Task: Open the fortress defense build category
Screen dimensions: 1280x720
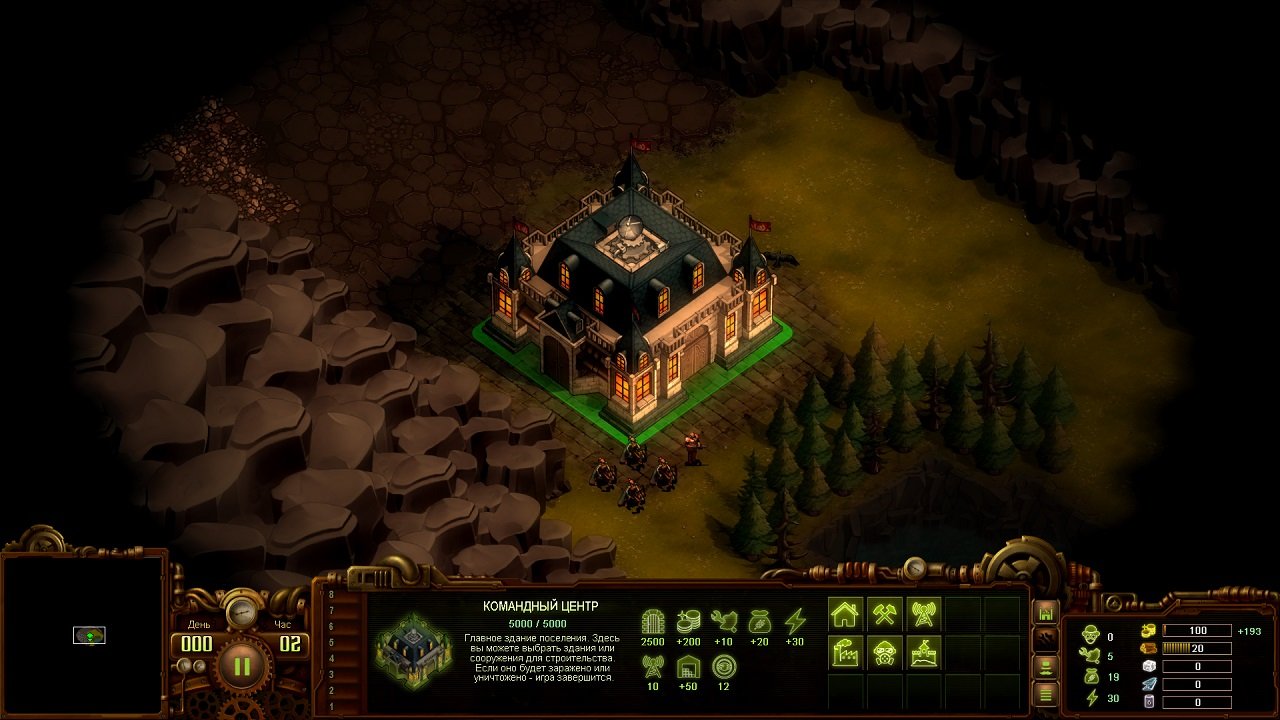Action: click(x=924, y=653)
